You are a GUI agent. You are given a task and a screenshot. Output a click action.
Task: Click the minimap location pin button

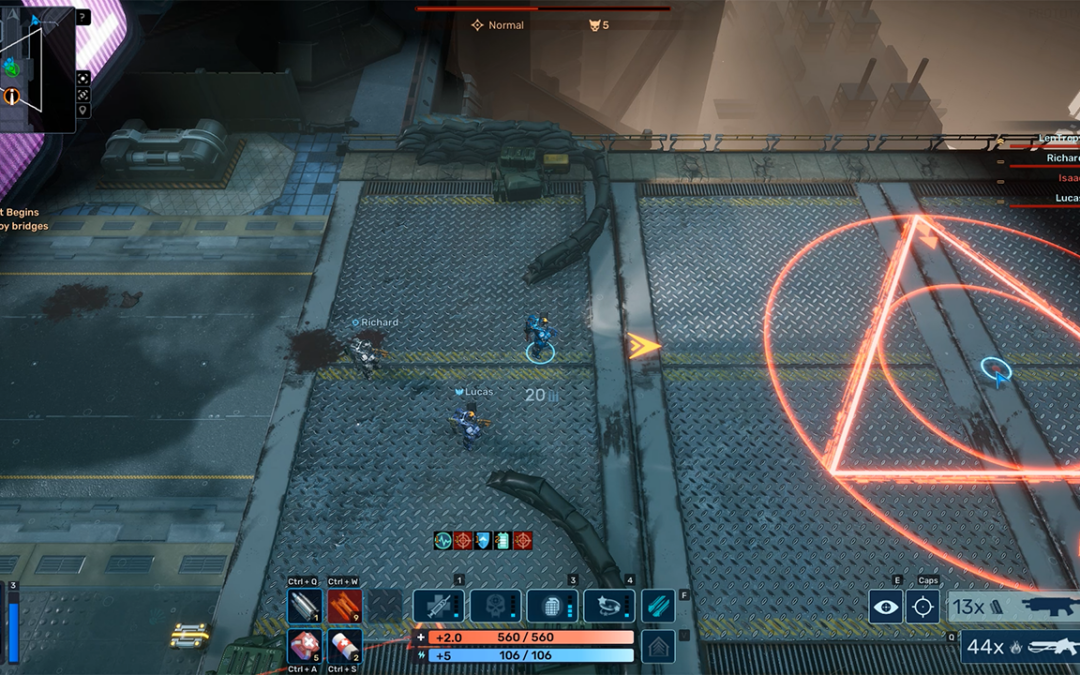pos(83,111)
